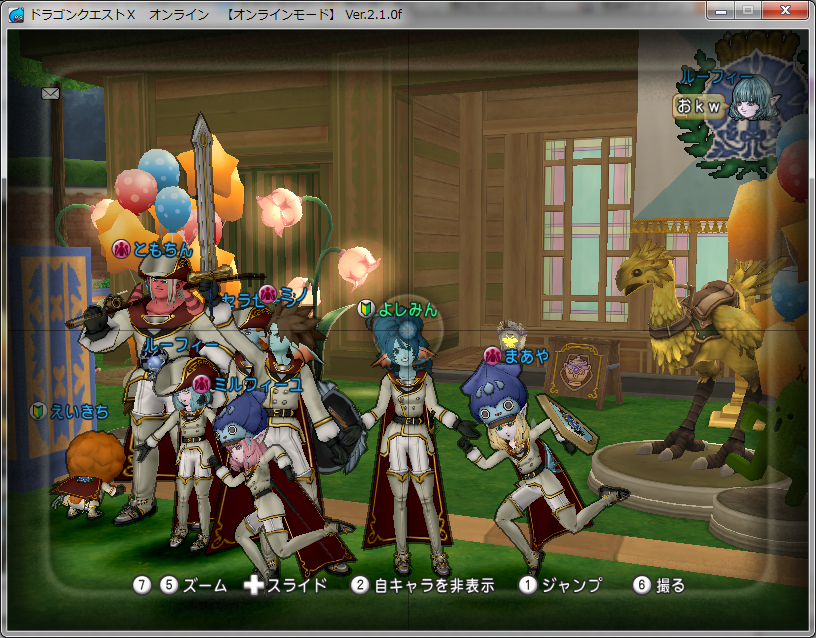This screenshot has height=638, width=817.
Task: Minimize the game window
Action: [x=723, y=9]
